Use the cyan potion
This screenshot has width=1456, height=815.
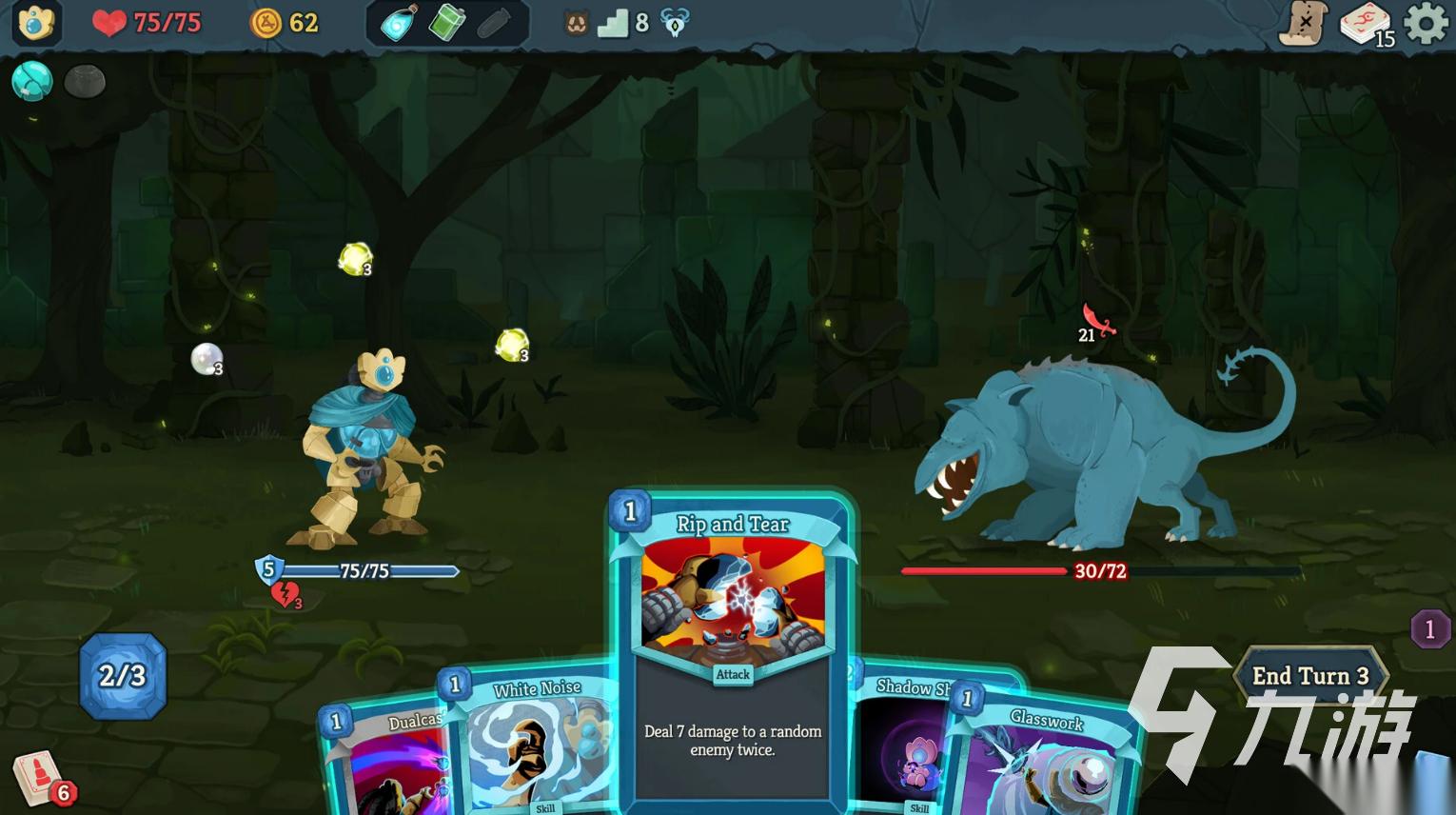point(399,23)
